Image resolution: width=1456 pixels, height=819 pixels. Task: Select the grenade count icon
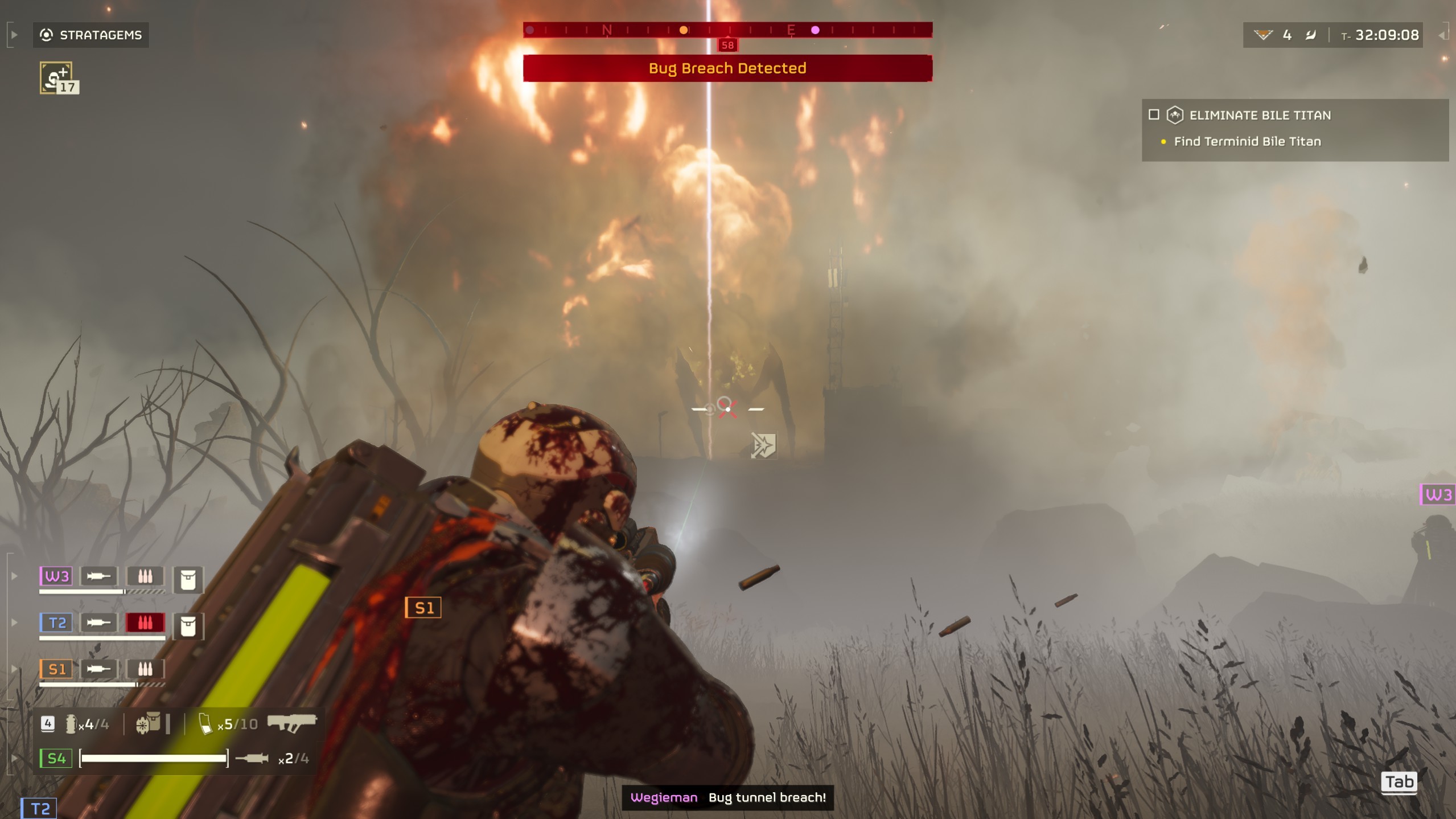(71, 724)
